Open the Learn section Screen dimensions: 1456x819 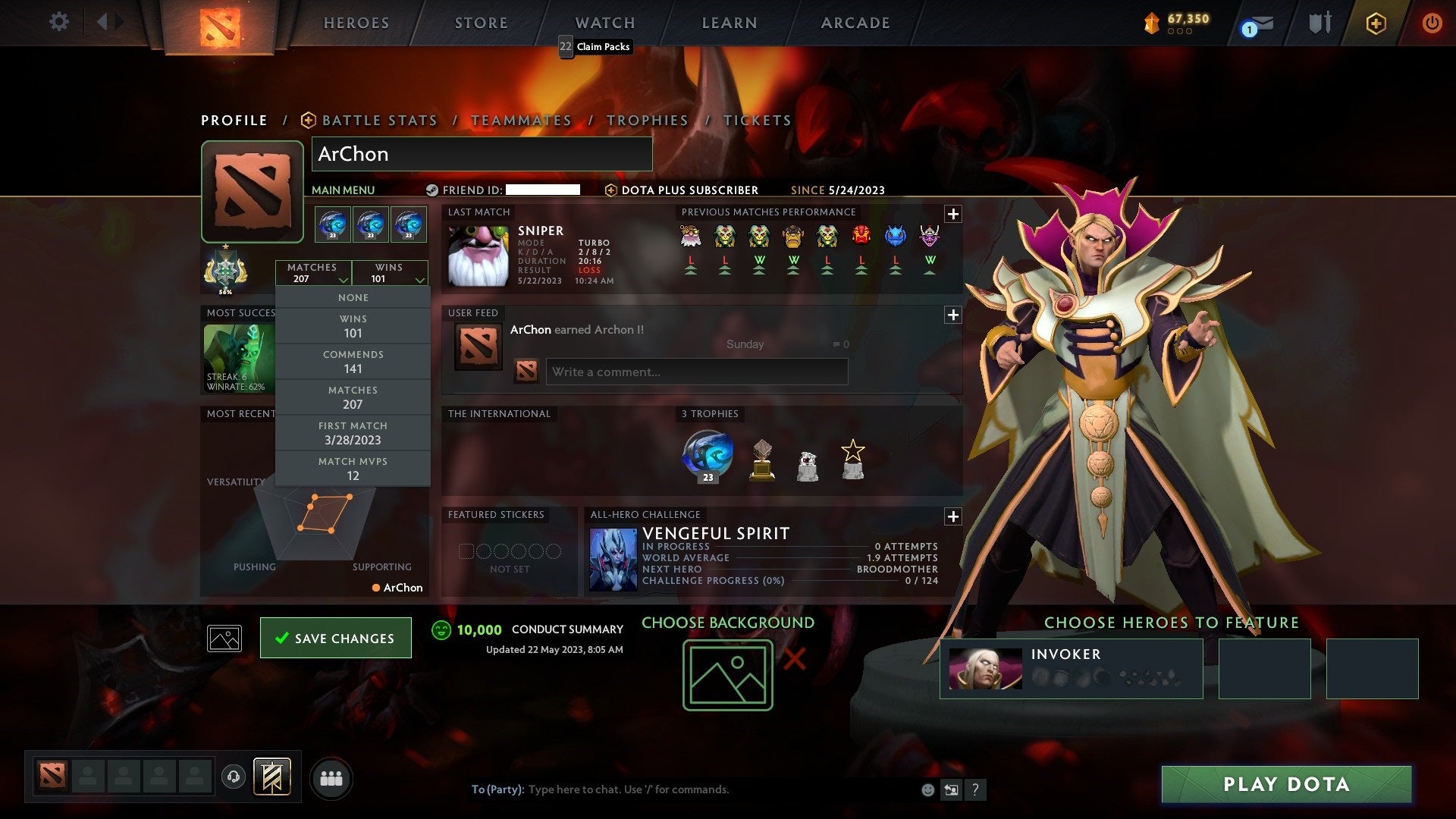pos(730,23)
